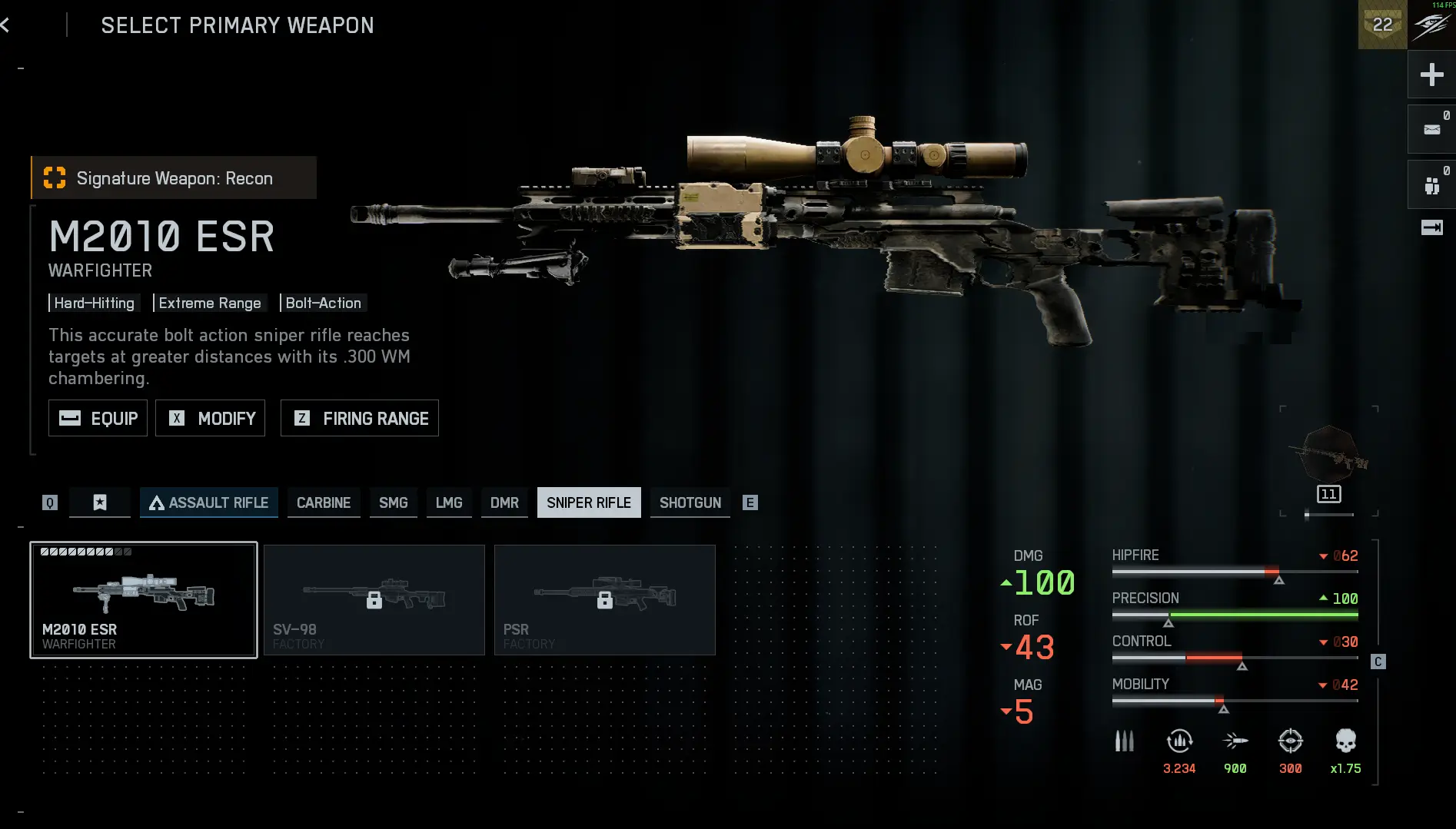Switch to the Carbine category
The height and width of the screenshot is (829, 1456).
[324, 503]
